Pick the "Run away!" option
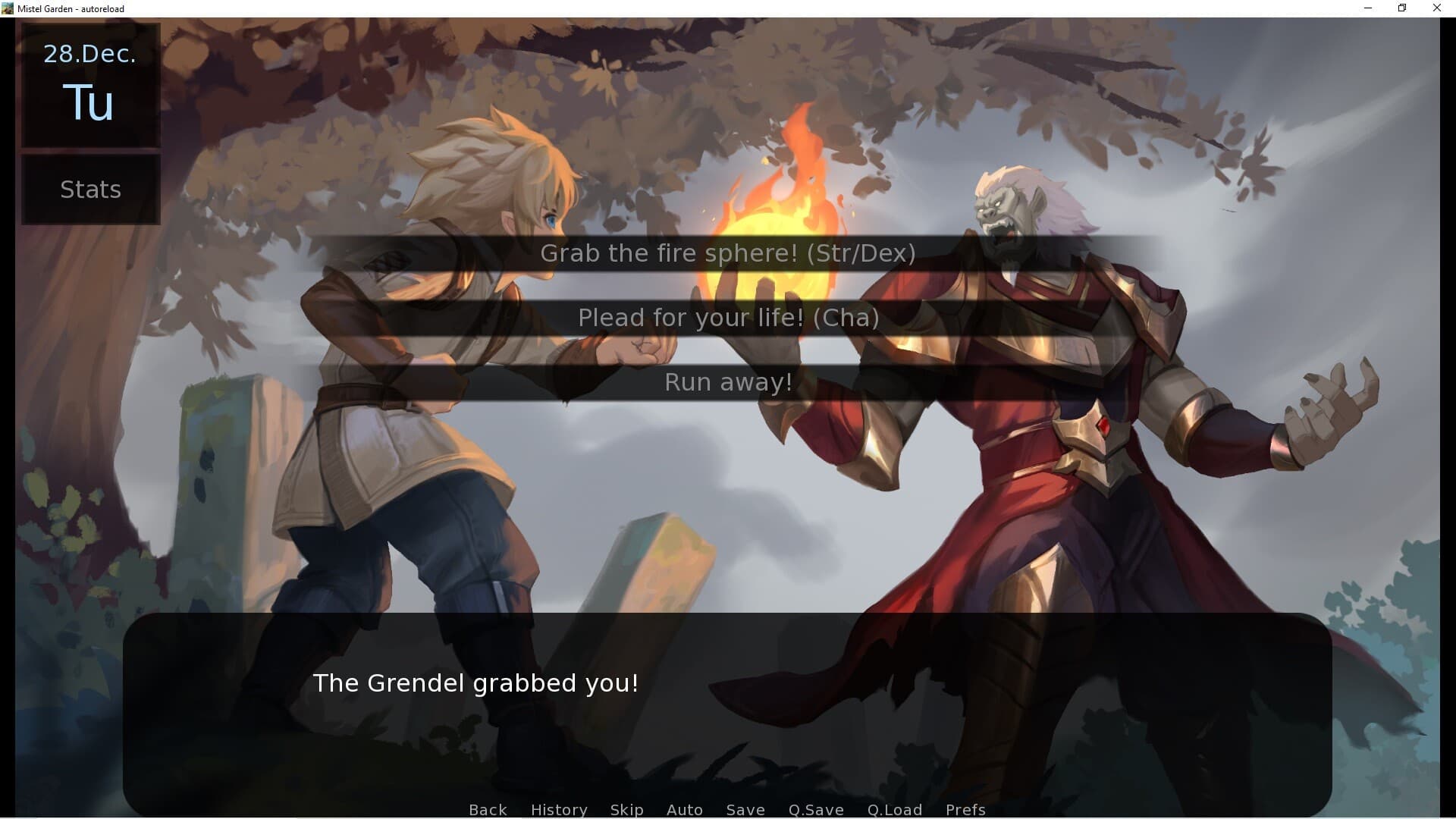Screen dimensions: 1456x819 coord(726,382)
